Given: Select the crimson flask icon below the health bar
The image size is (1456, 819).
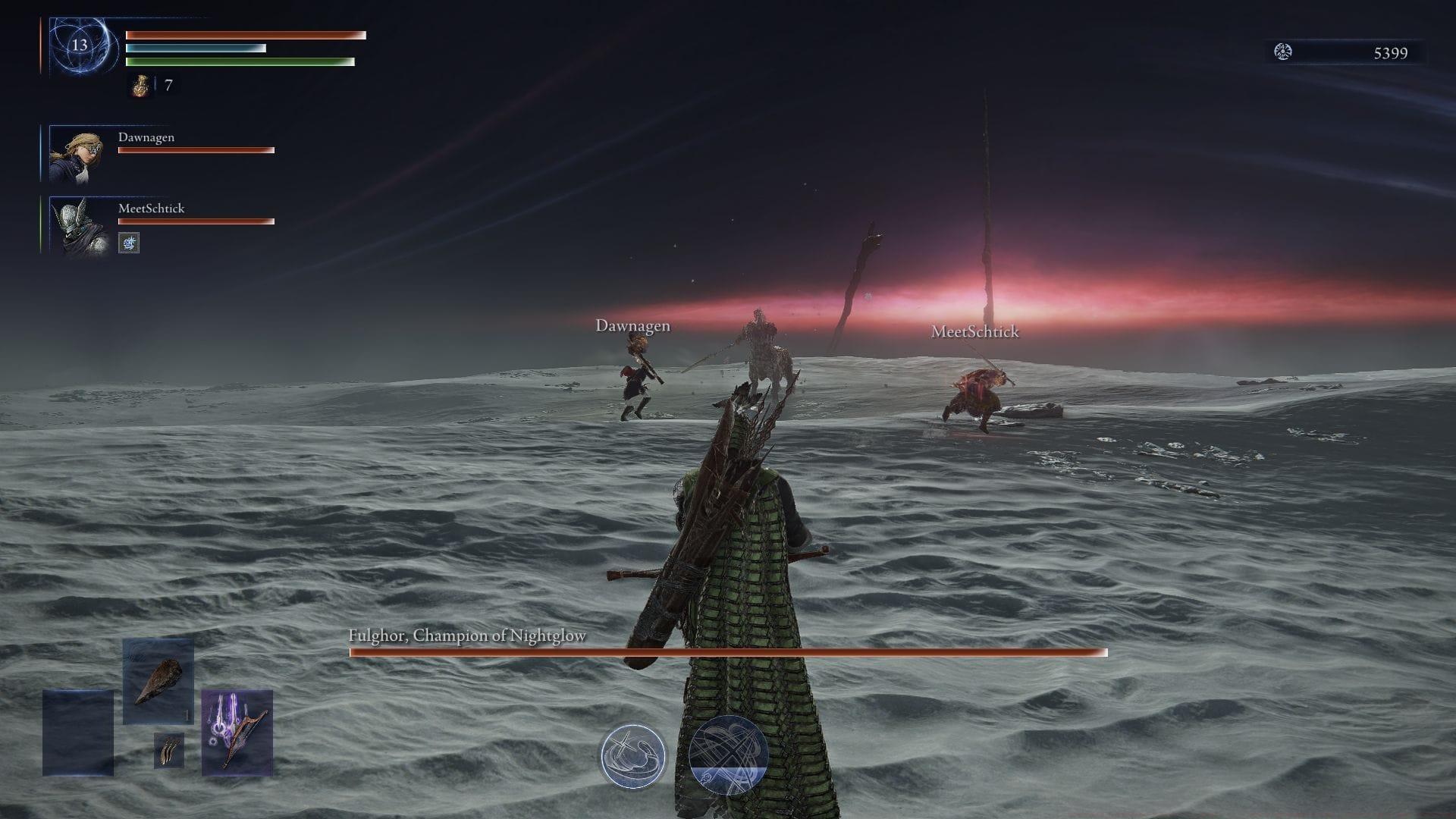Looking at the screenshot, I should [x=141, y=86].
